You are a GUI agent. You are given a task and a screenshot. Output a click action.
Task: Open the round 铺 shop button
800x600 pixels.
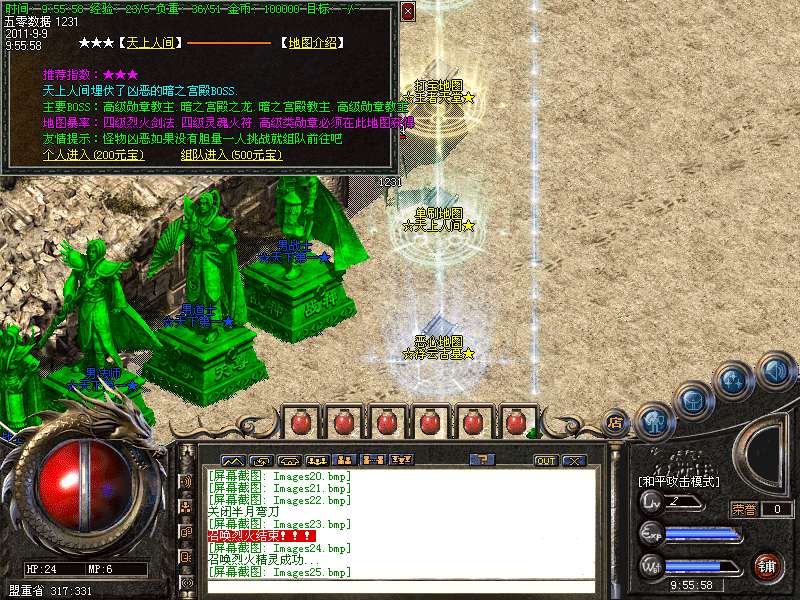click(x=767, y=565)
